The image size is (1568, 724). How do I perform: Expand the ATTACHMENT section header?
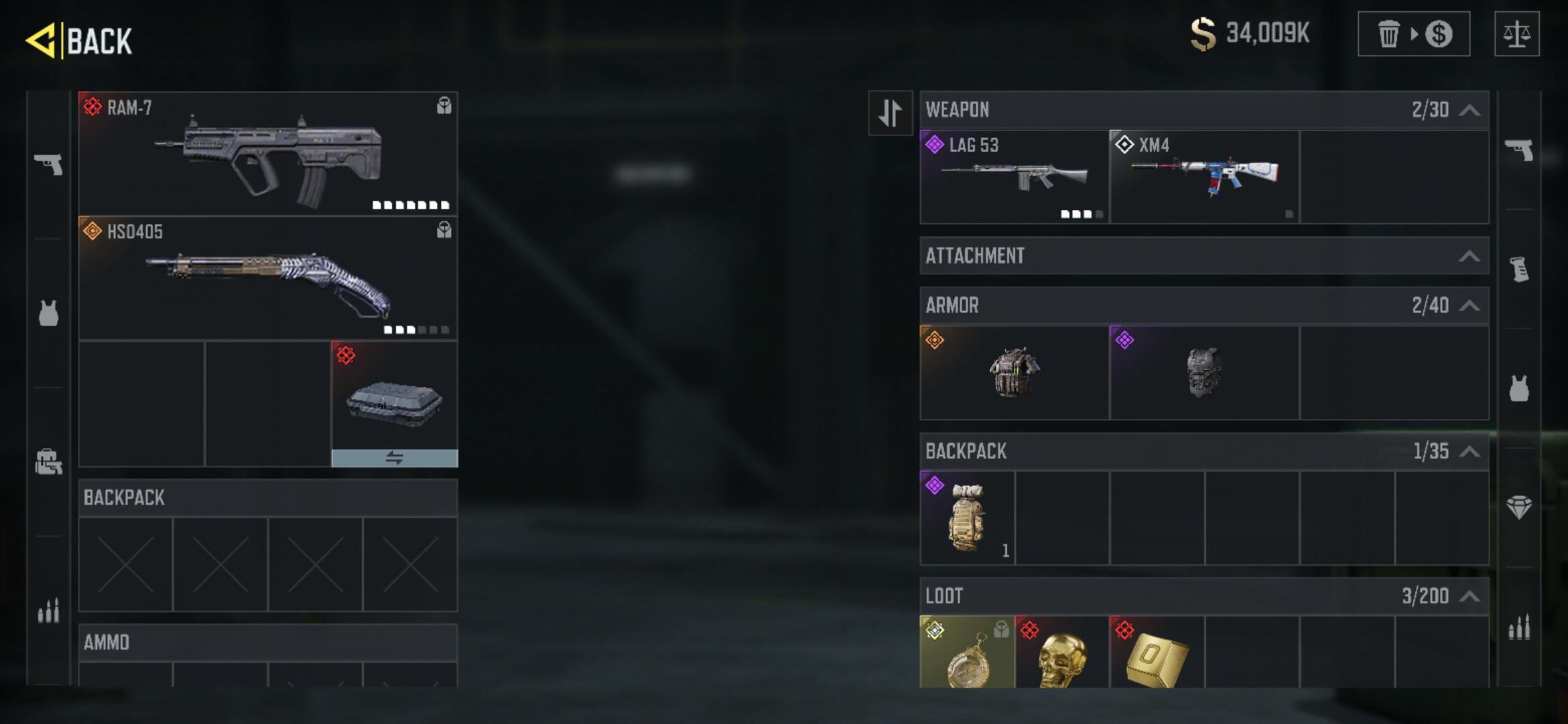pos(1203,255)
